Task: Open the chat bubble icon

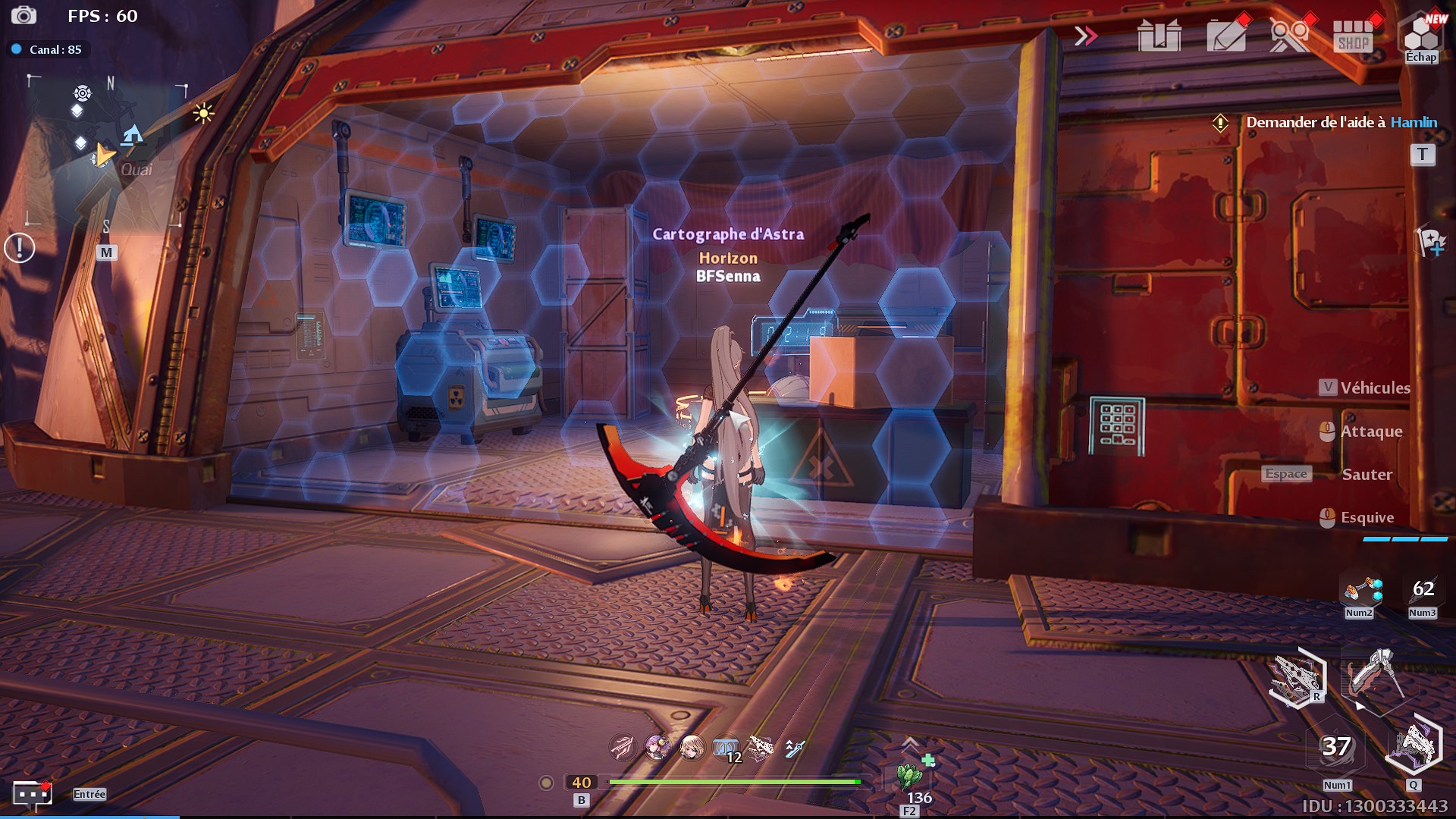Action: (x=32, y=794)
